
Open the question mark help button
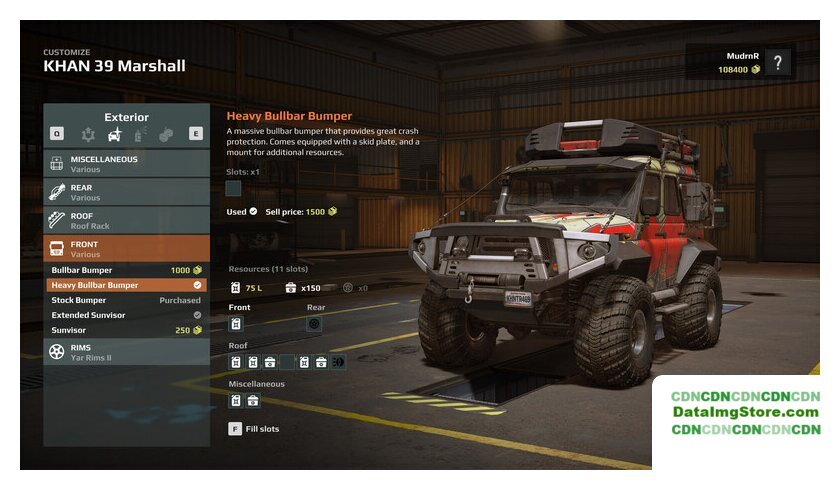778,63
